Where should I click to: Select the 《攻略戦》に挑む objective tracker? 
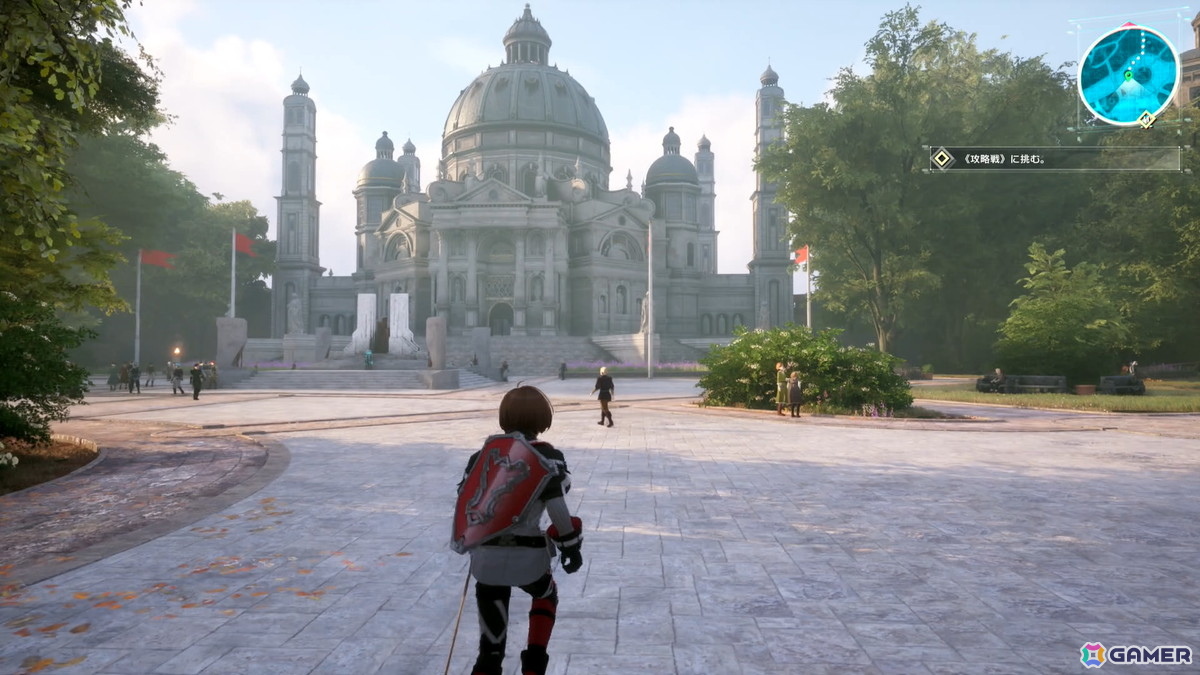[1054, 158]
